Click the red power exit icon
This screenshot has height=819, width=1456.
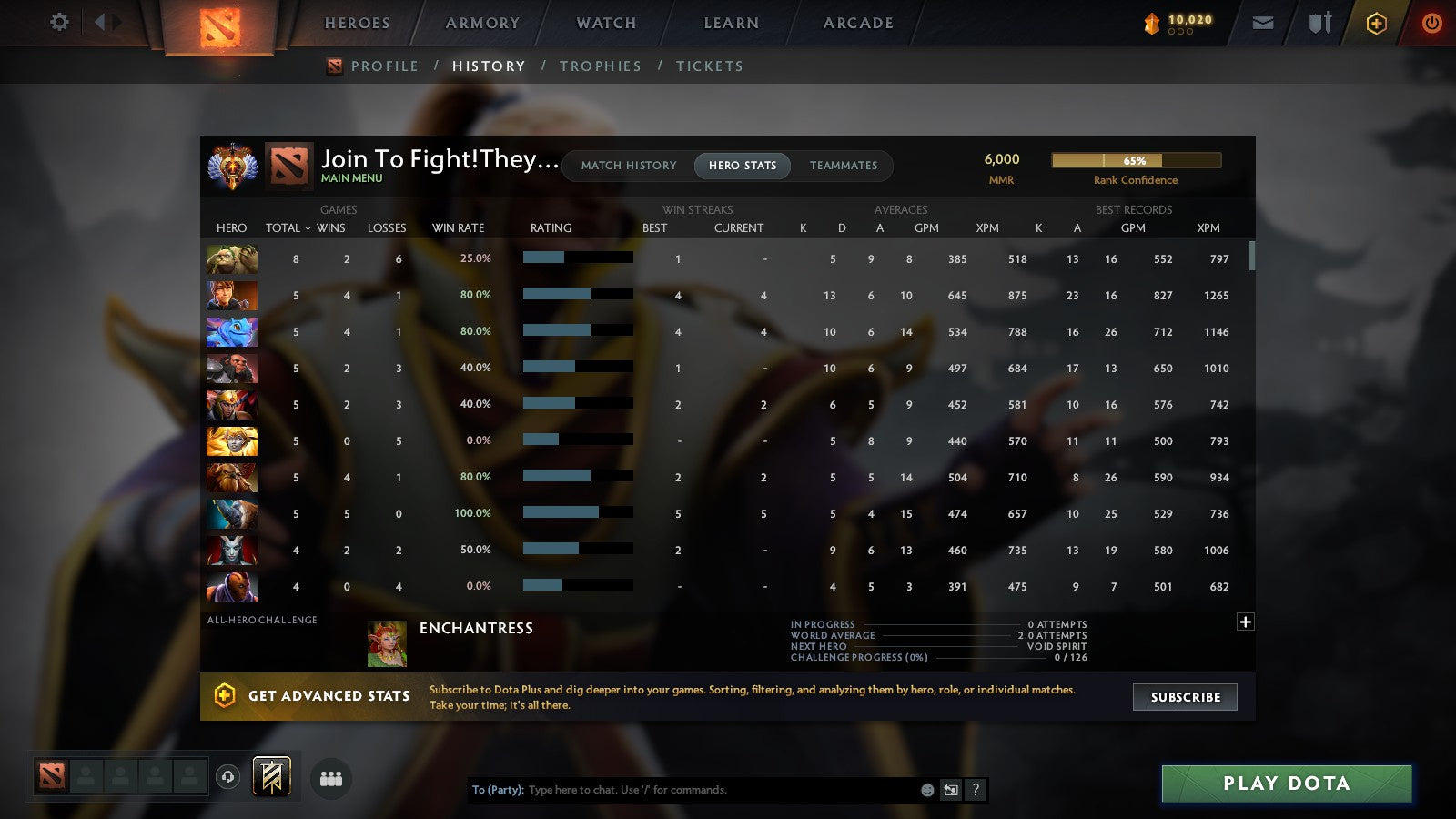(1431, 23)
